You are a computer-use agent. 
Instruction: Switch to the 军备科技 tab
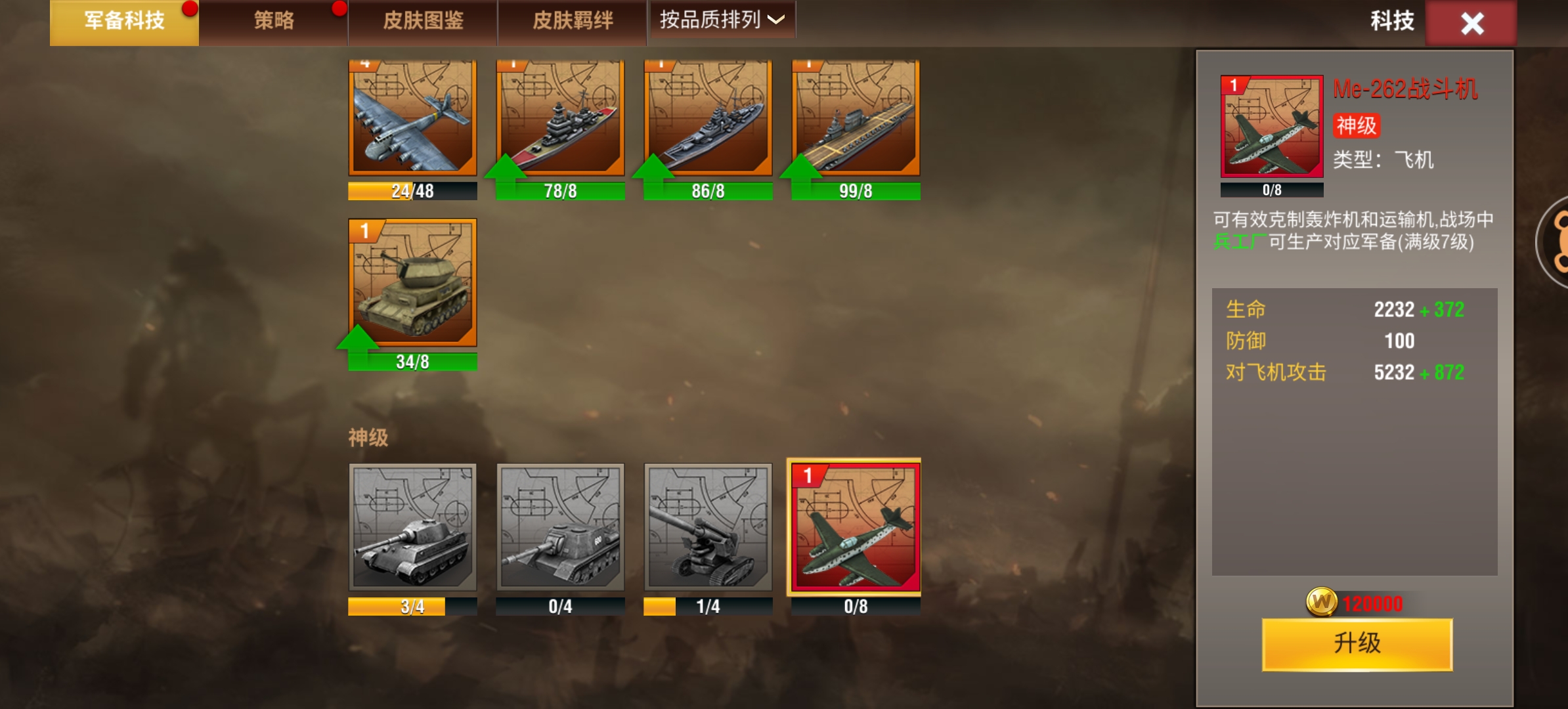point(124,22)
